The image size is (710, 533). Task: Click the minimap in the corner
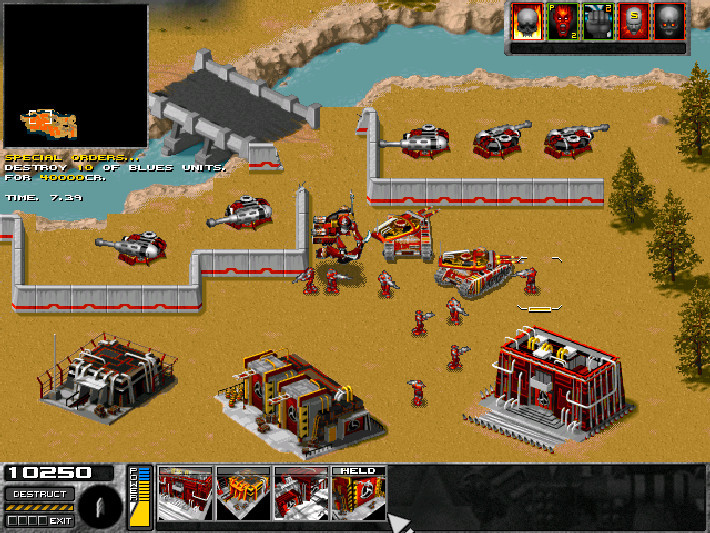pos(75,76)
